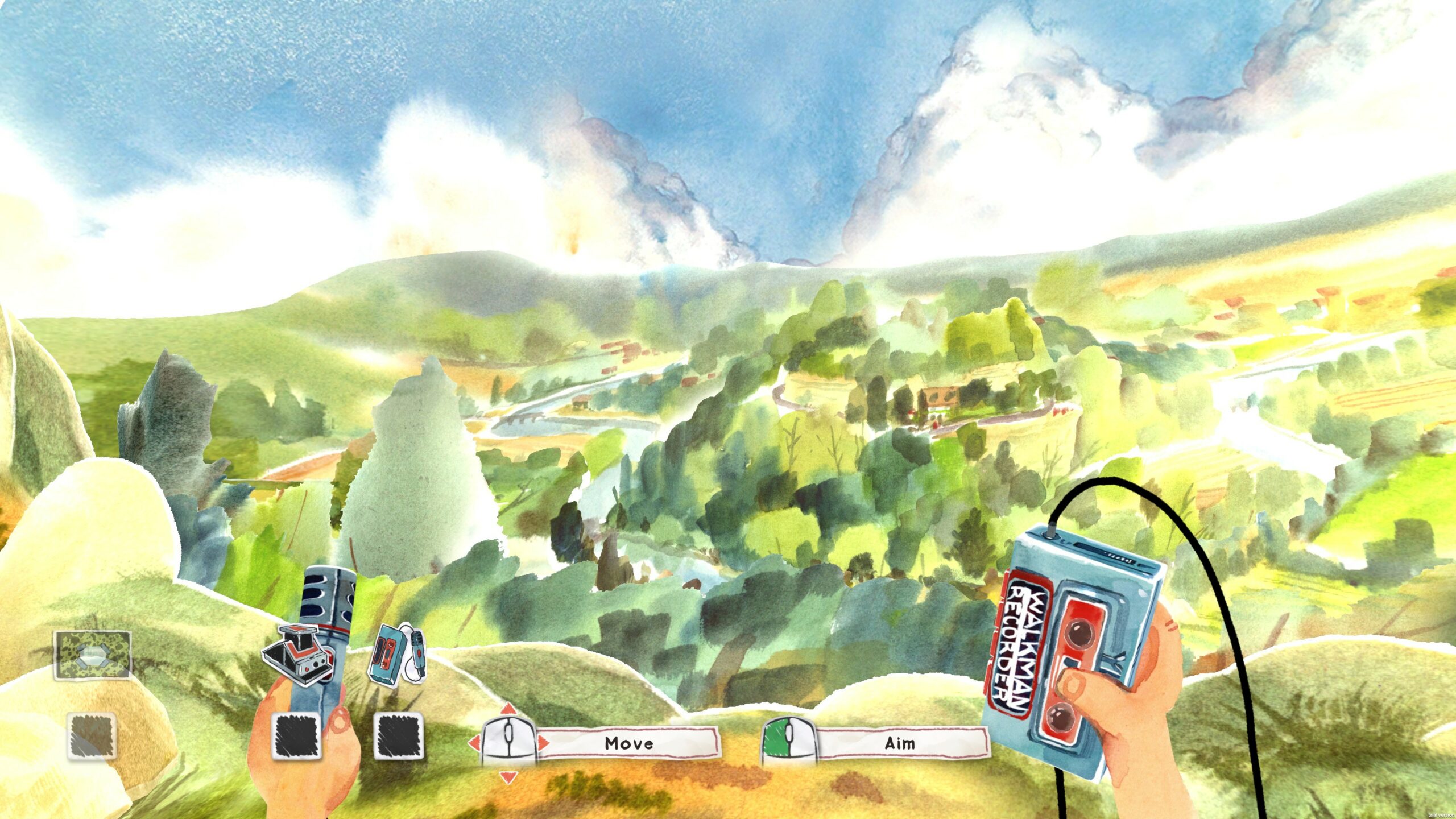Open the camouflage binder icon

(92, 655)
